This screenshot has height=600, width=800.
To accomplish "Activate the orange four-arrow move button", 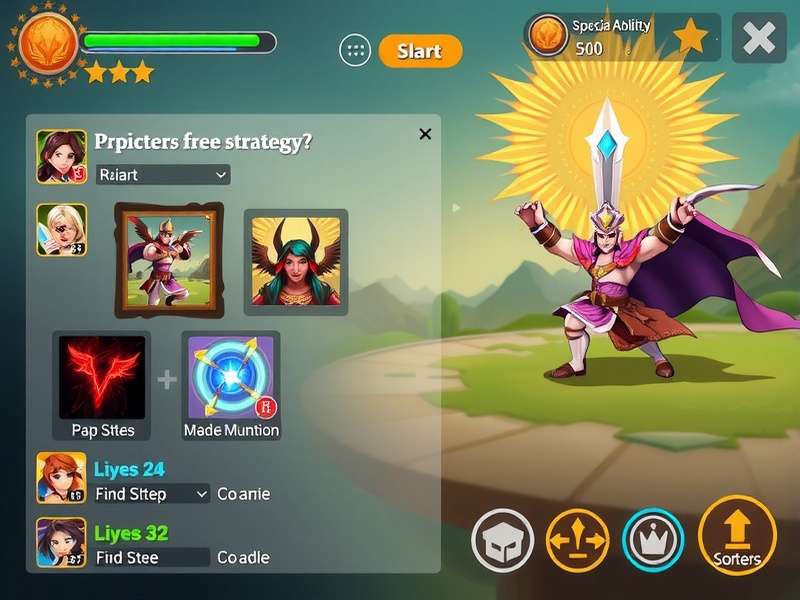I will (x=577, y=541).
